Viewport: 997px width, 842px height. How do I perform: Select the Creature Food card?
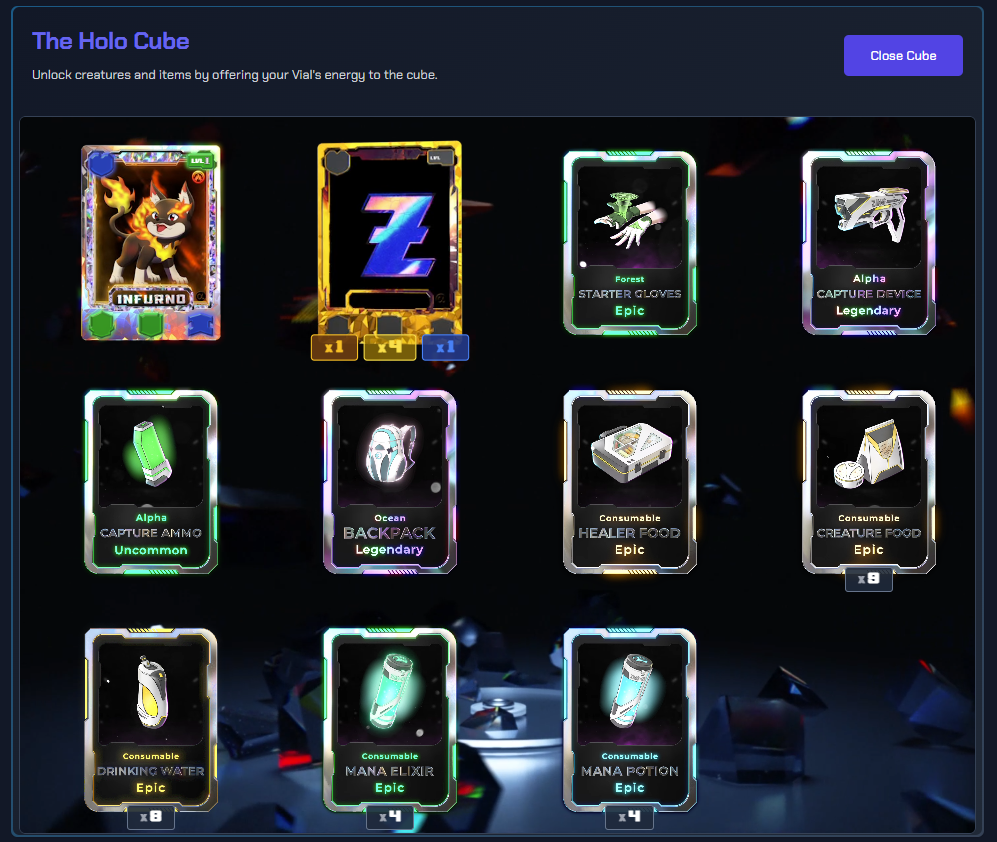[x=869, y=481]
